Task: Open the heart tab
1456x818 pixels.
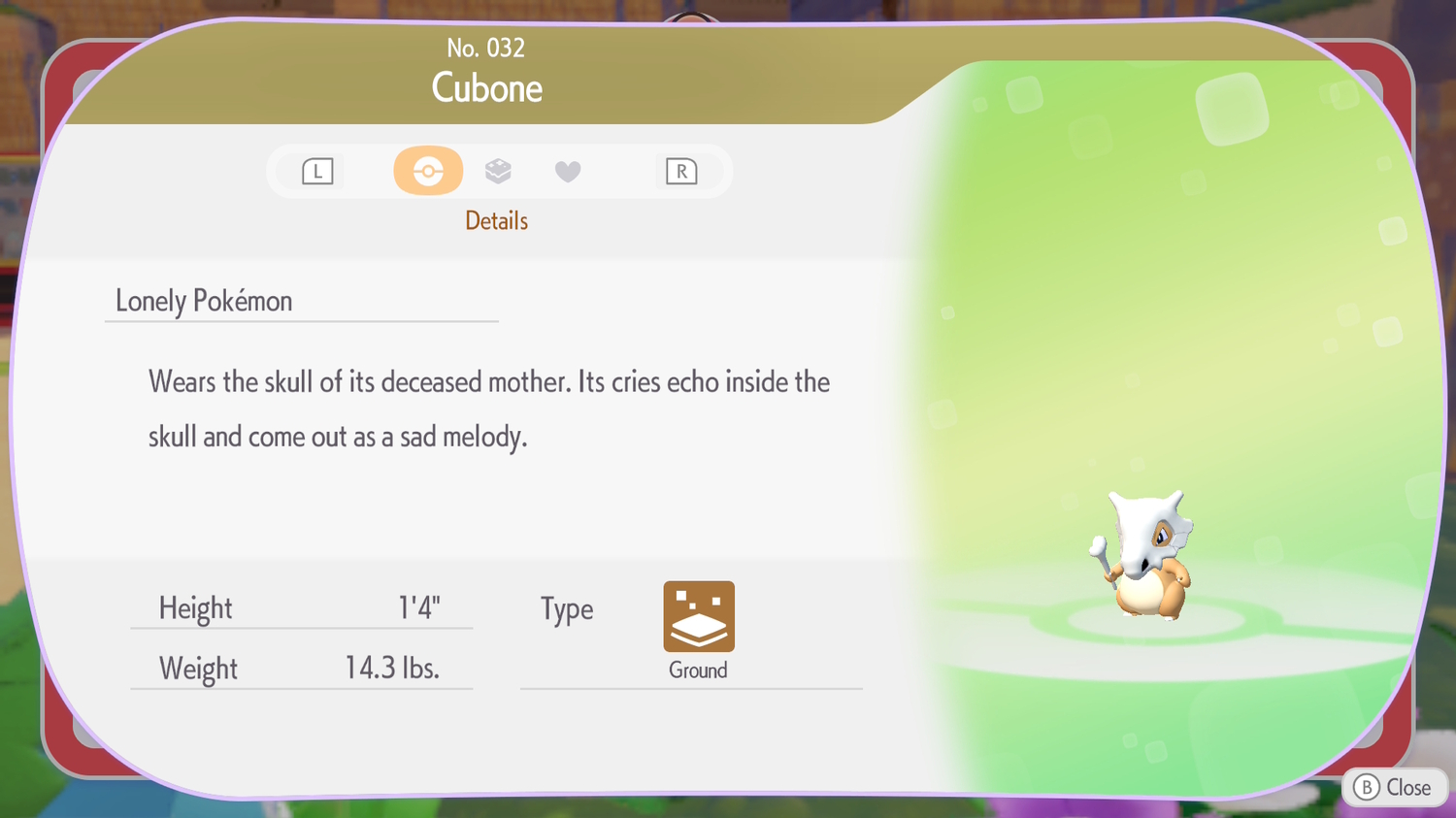Action: coord(568,172)
